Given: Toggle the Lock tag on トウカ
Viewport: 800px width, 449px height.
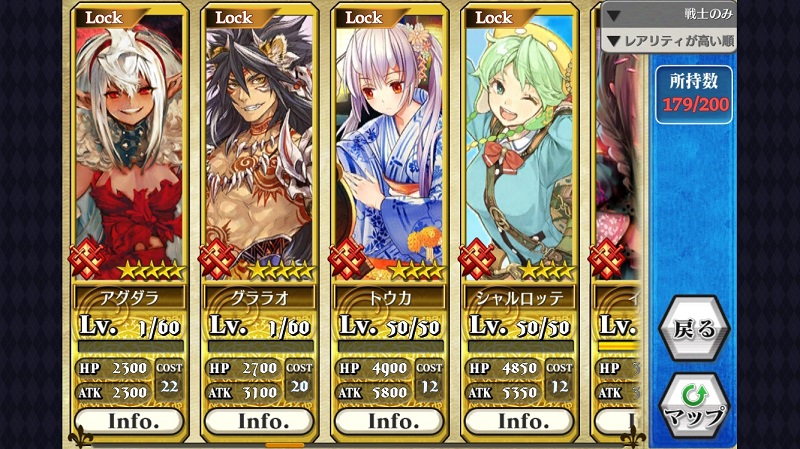Looking at the screenshot, I should point(363,17).
